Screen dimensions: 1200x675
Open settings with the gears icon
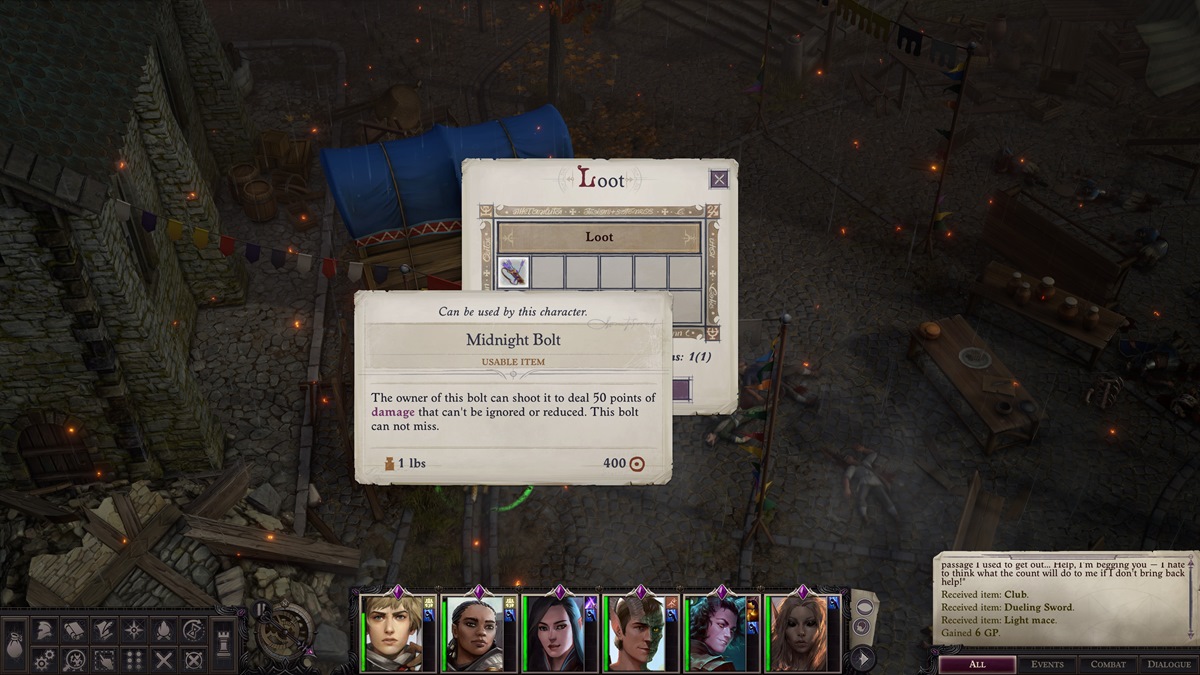tap(44, 660)
